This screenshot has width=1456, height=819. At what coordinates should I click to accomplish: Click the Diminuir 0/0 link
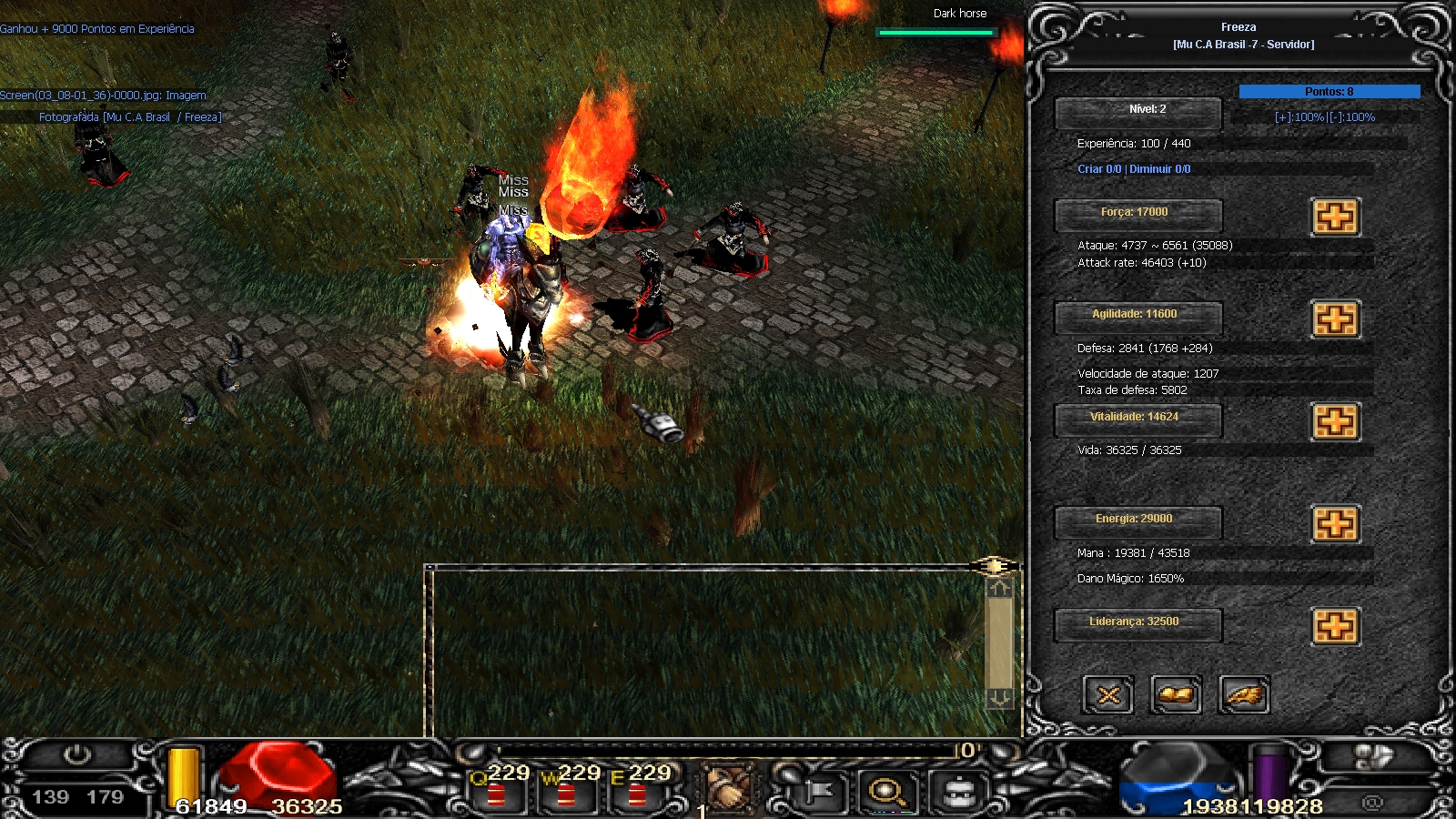[1159, 169]
